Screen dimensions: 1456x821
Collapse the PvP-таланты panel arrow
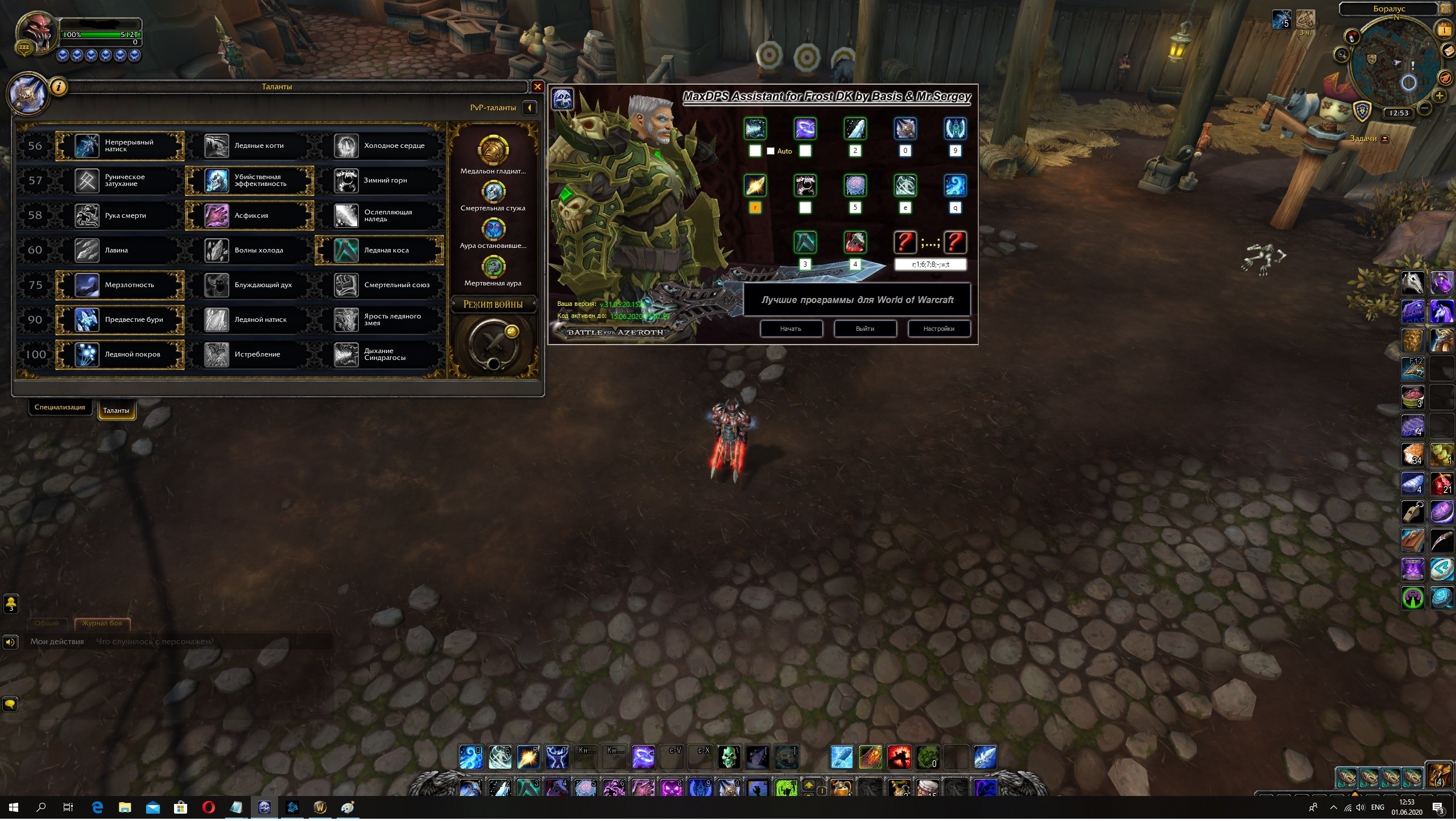click(x=530, y=107)
